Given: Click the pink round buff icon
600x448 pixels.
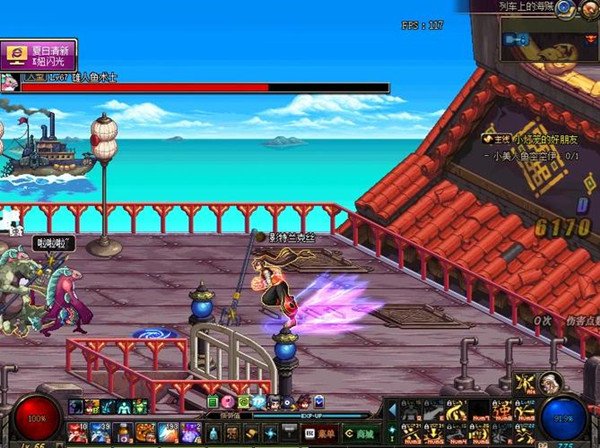Looking at the screenshot, I should point(228,402).
